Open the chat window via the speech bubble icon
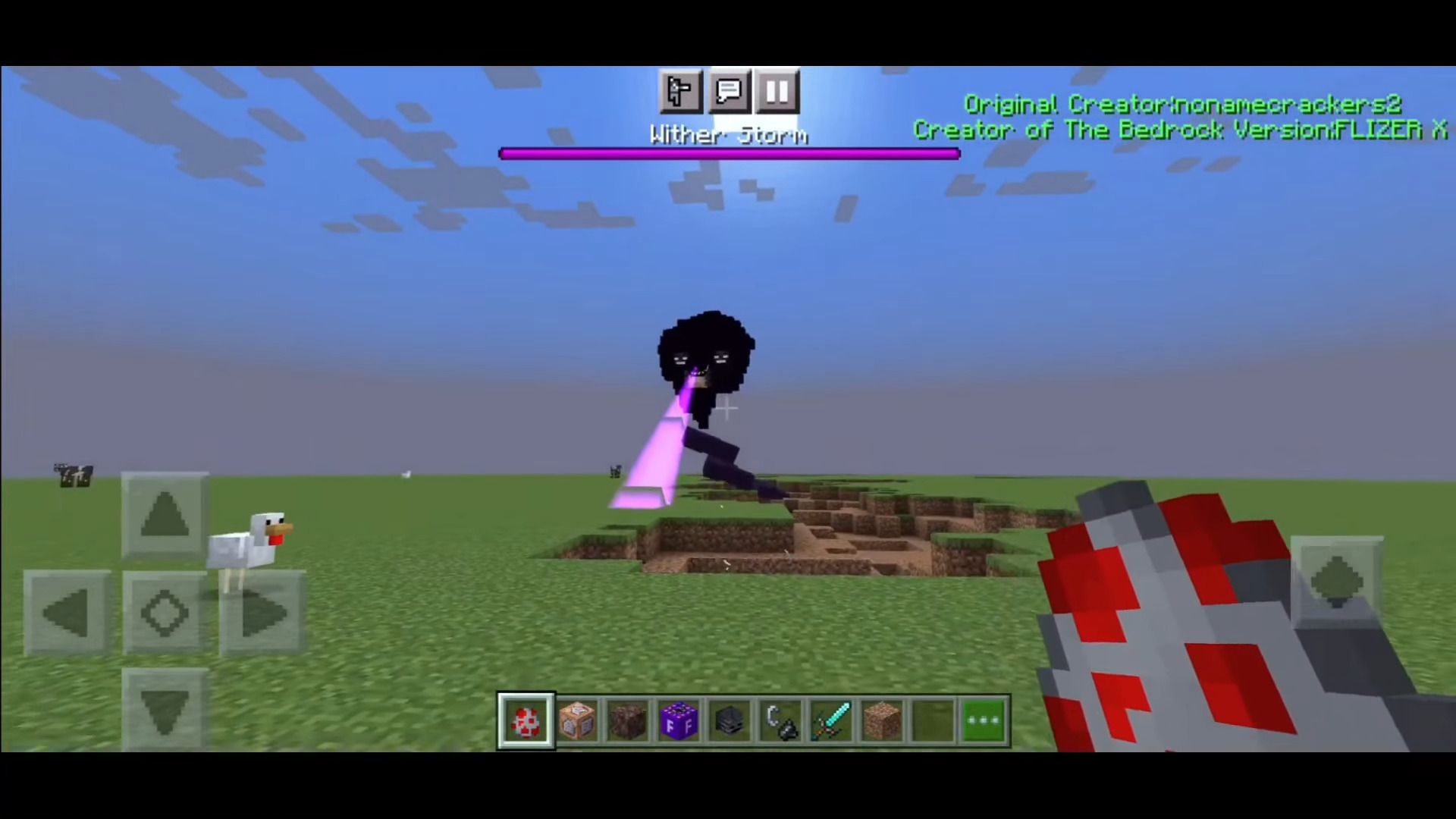This screenshot has height=819, width=1456. point(729,92)
